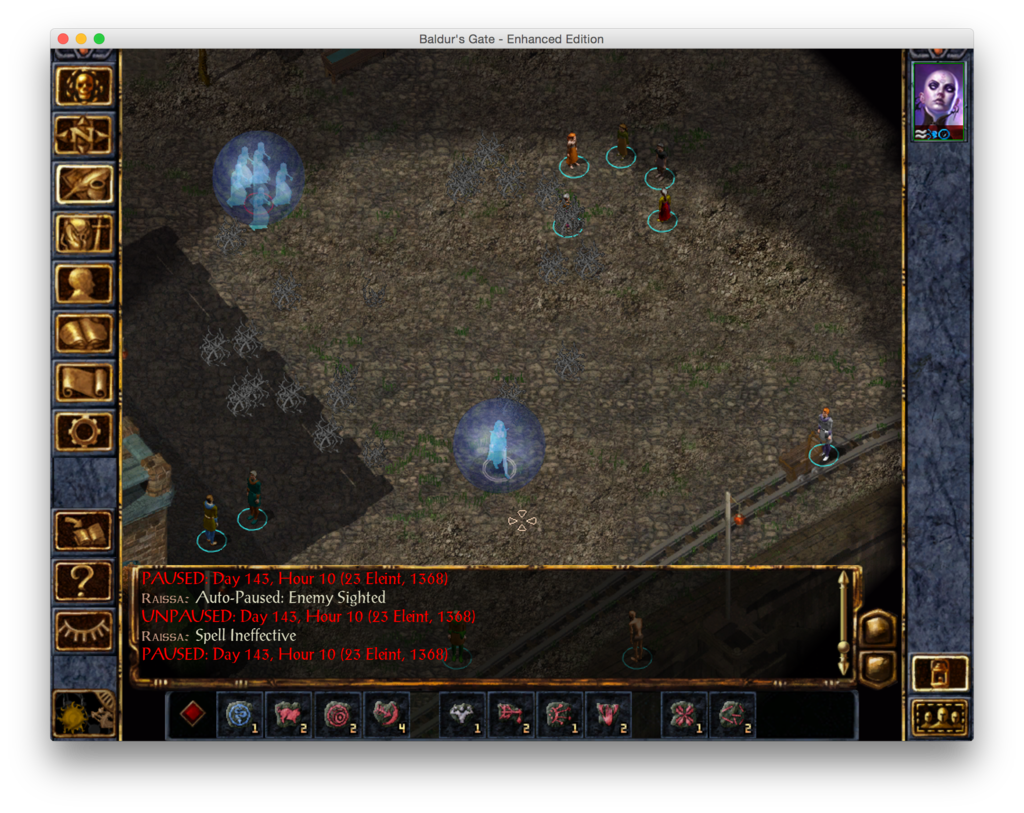The height and width of the screenshot is (813, 1024).
Task: Open the priest scroll button
Action: point(84,383)
